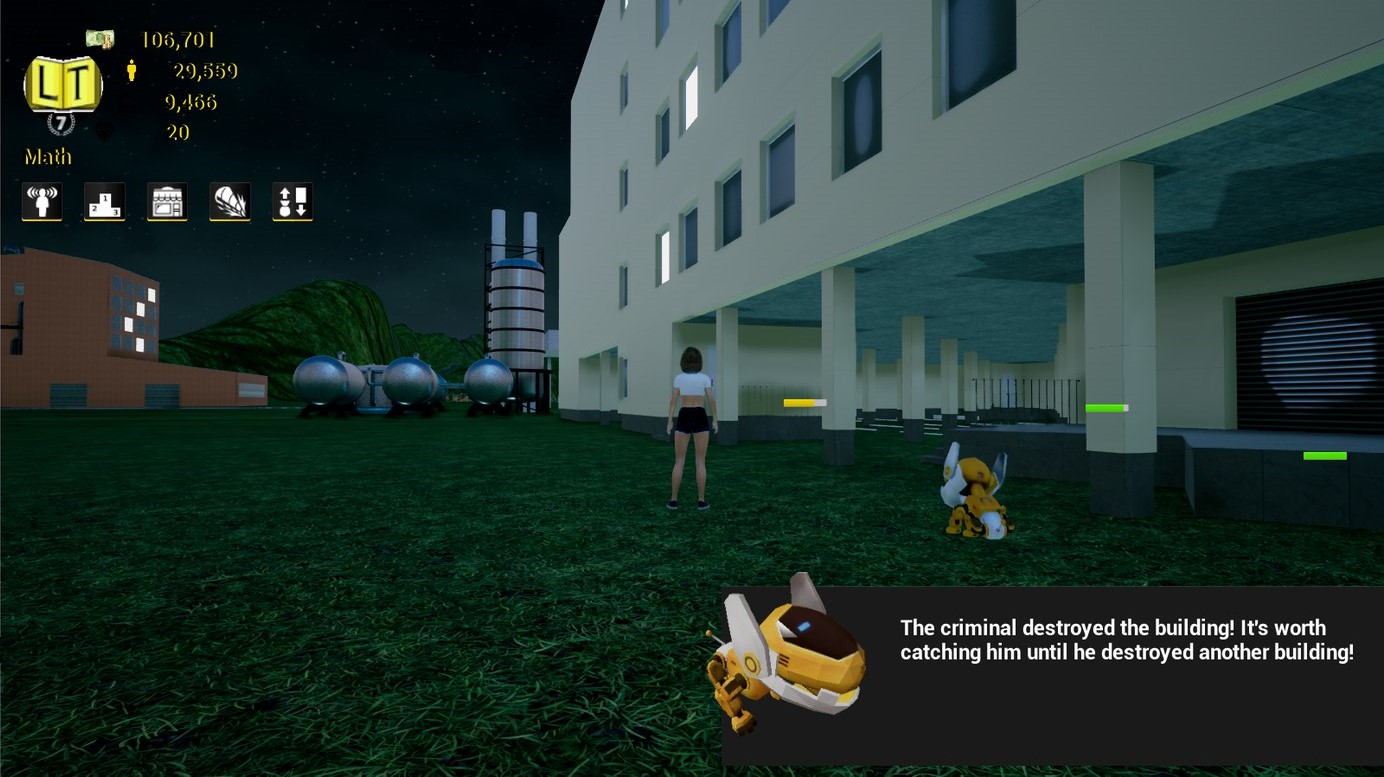Click the population person icon

pyautogui.click(x=132, y=70)
